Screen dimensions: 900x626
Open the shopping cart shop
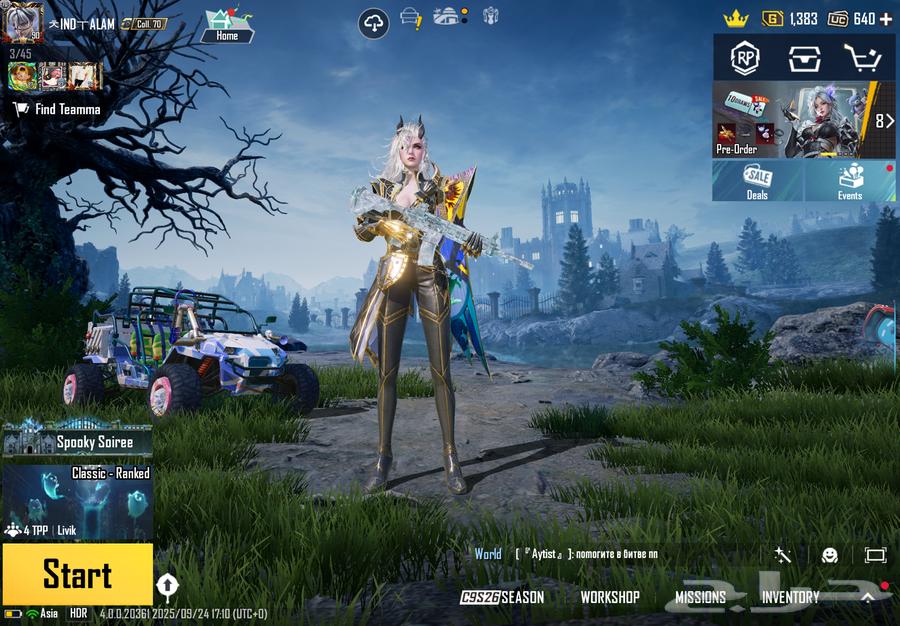pyautogui.click(x=861, y=59)
